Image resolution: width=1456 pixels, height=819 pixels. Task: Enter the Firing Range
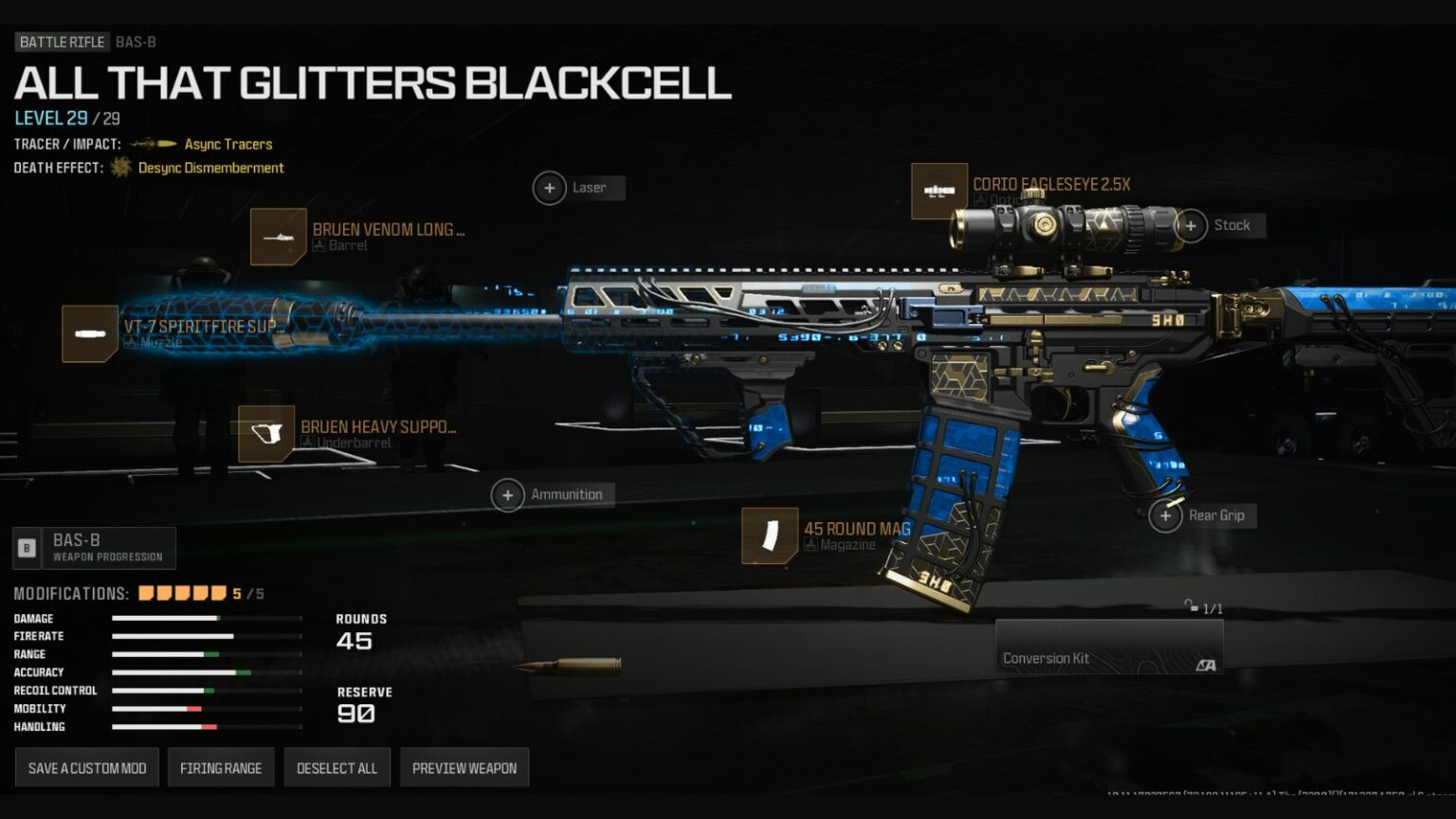220,767
